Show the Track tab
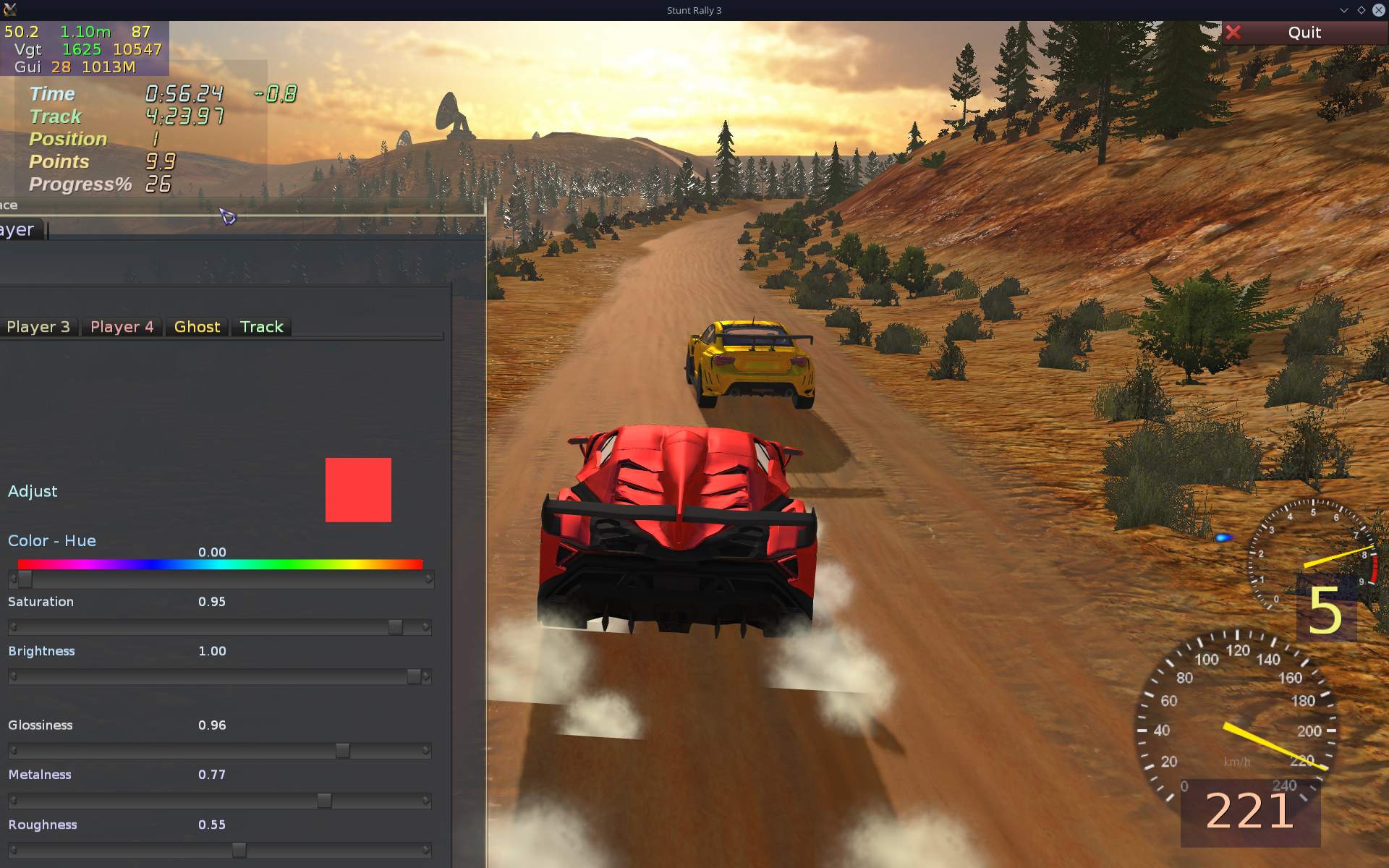This screenshot has width=1389, height=868. tap(261, 327)
